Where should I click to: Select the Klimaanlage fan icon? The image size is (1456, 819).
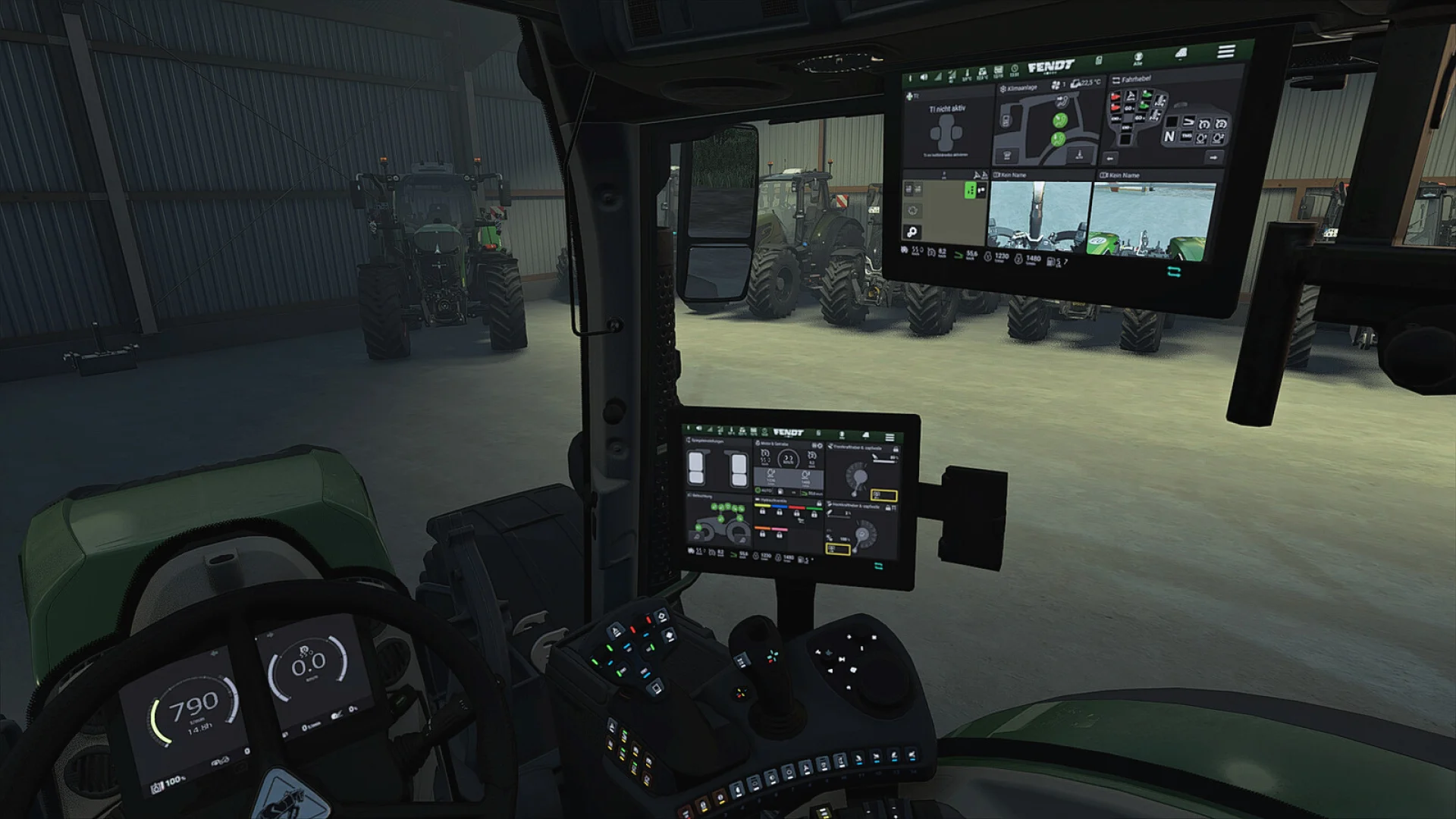(1055, 83)
